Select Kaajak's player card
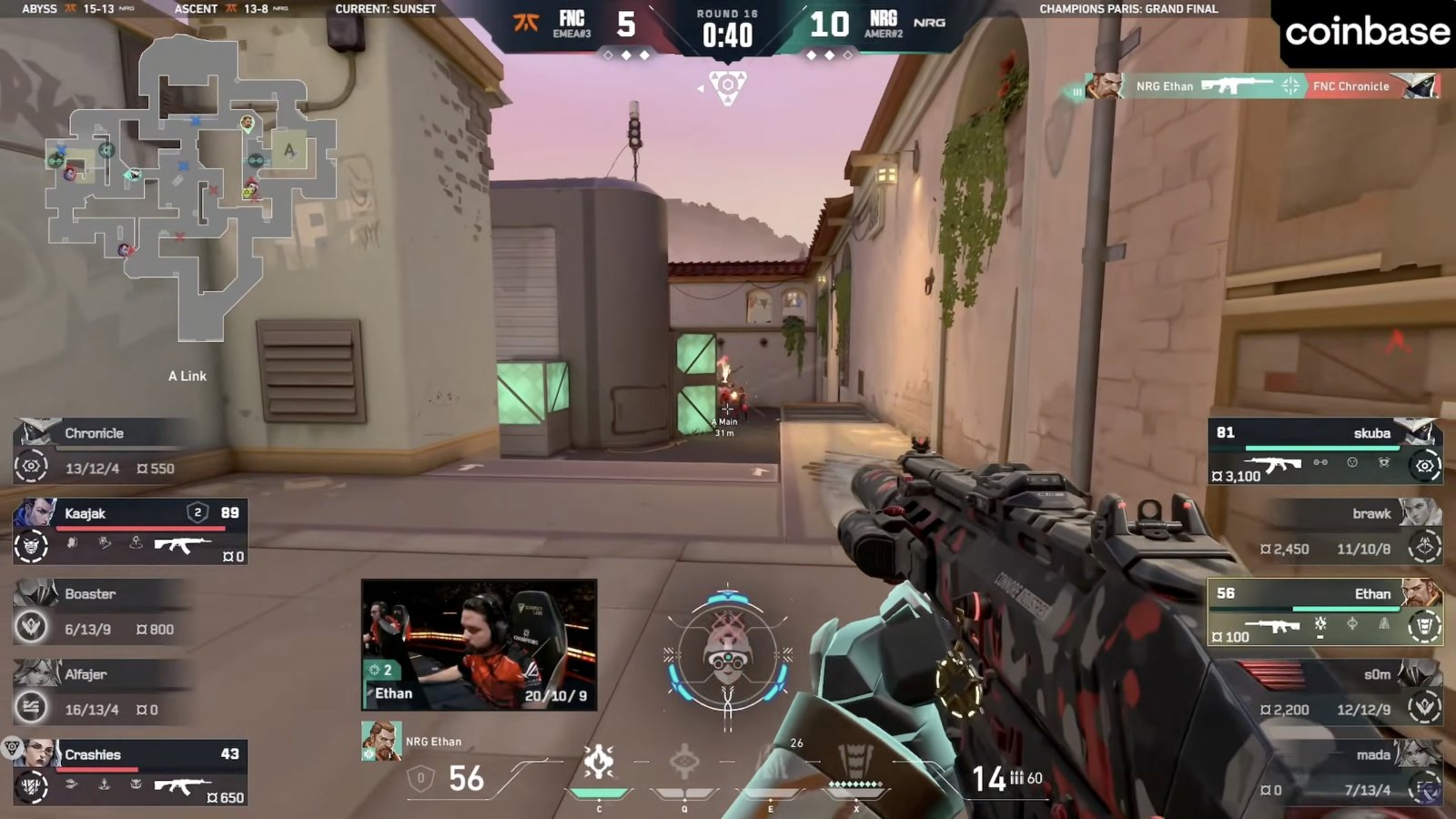Image resolution: width=1456 pixels, height=819 pixels. point(130,531)
